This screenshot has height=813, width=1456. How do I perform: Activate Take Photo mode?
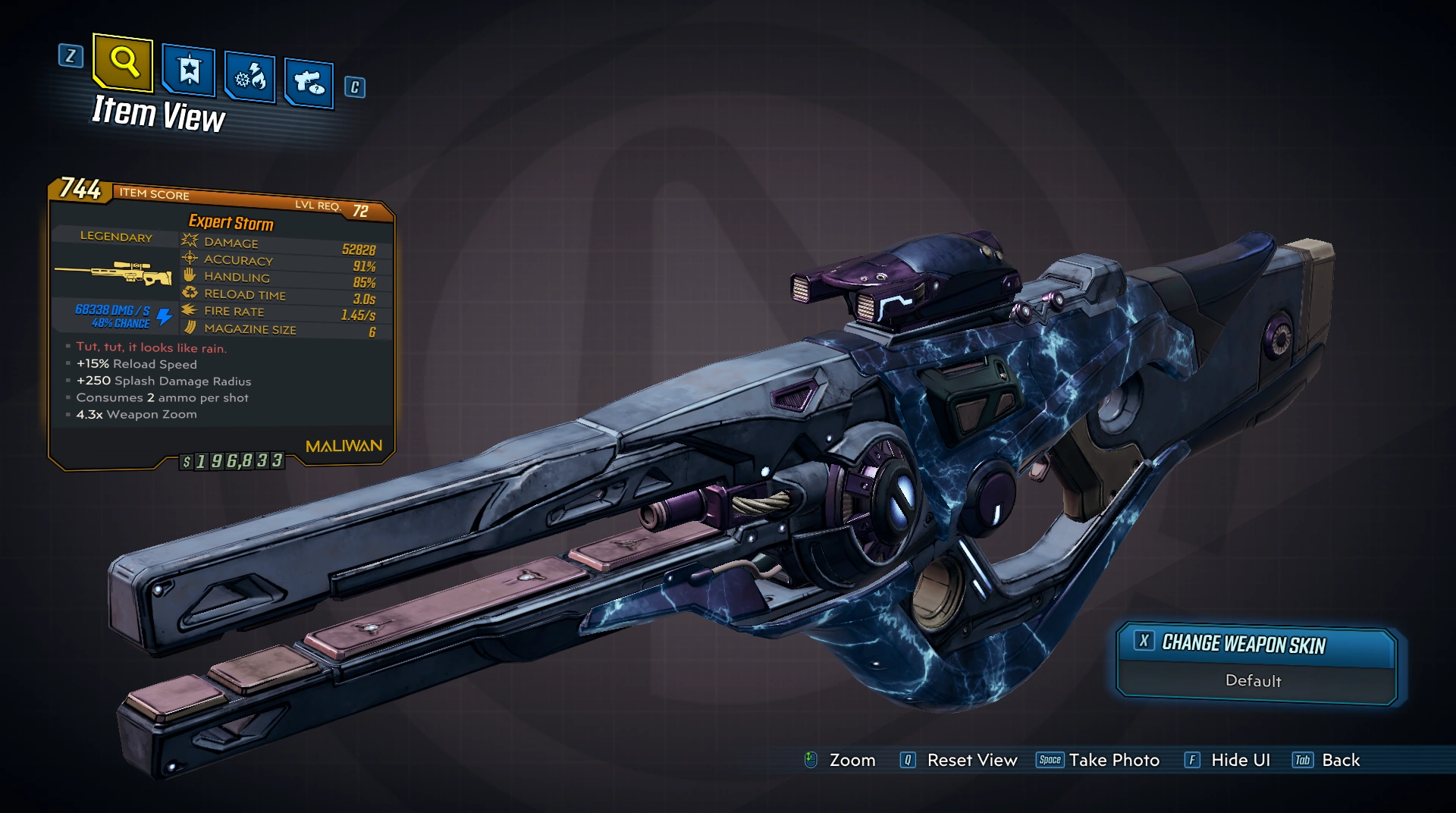[1113, 760]
